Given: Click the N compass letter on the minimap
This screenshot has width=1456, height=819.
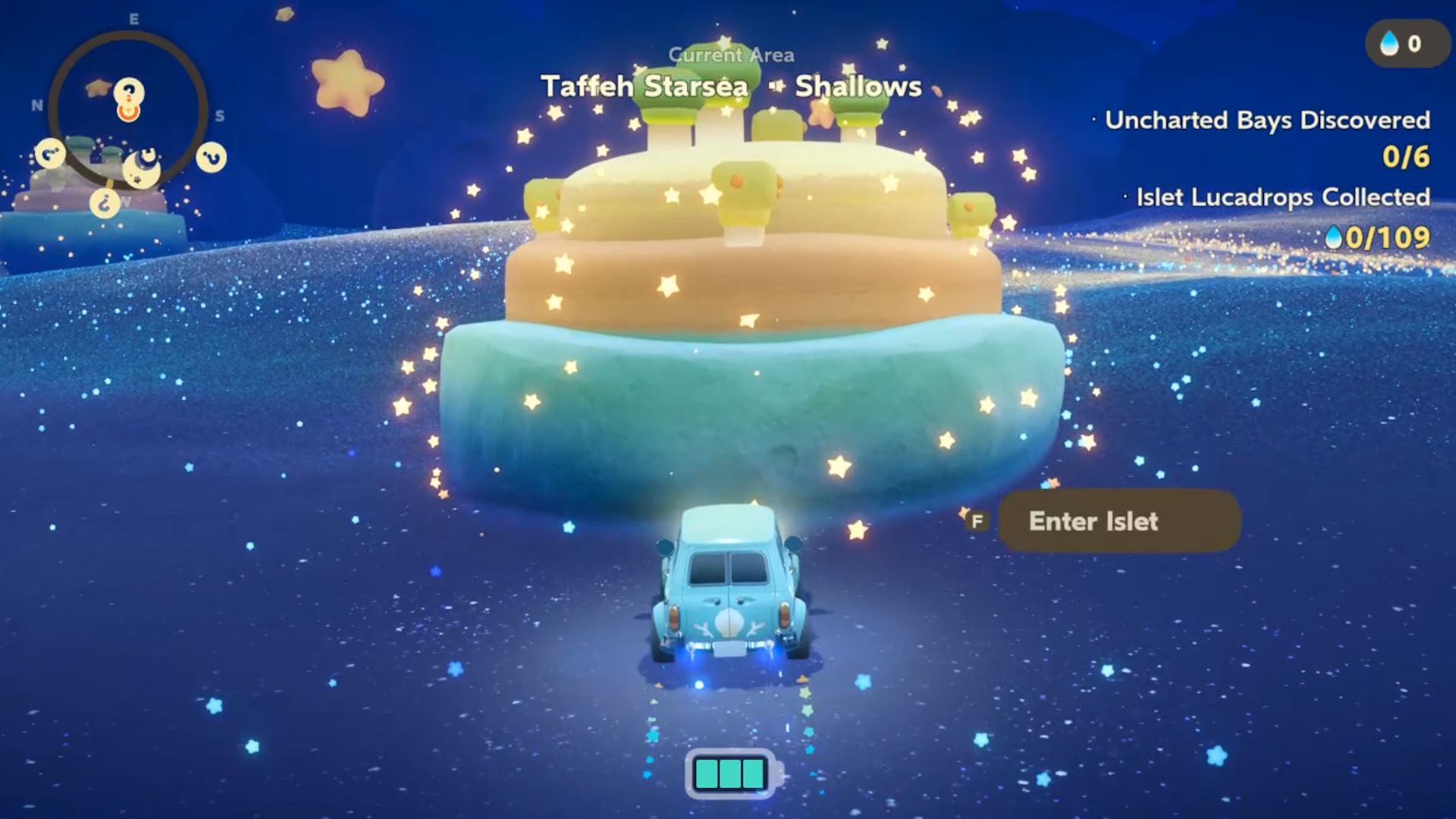Looking at the screenshot, I should pos(37,105).
